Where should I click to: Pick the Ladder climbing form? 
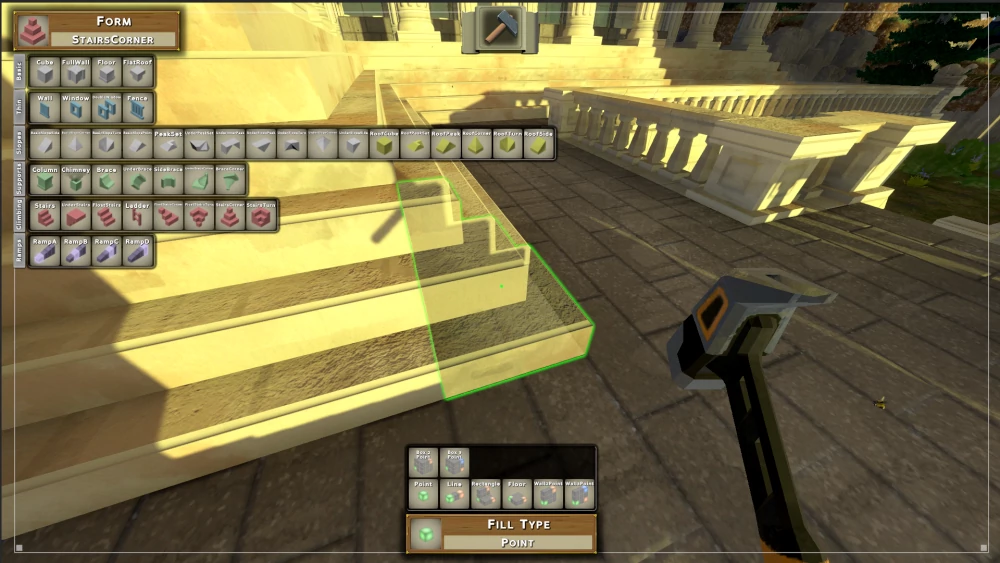(x=138, y=216)
